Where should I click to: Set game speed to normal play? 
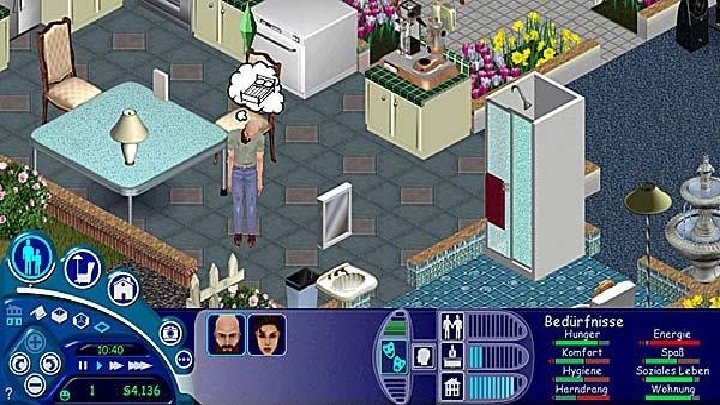97,366
